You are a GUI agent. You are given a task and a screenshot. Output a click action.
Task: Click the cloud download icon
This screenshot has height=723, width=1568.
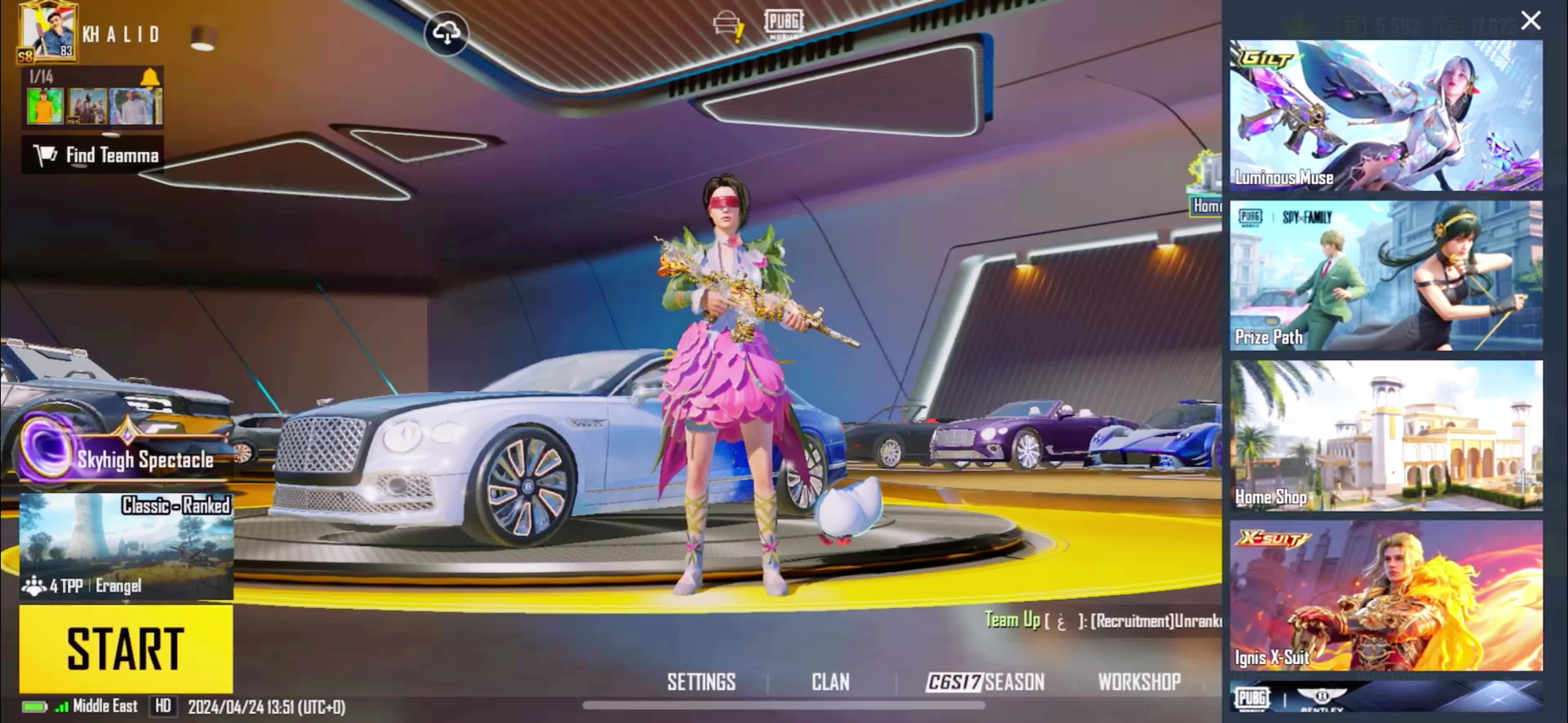pyautogui.click(x=446, y=33)
